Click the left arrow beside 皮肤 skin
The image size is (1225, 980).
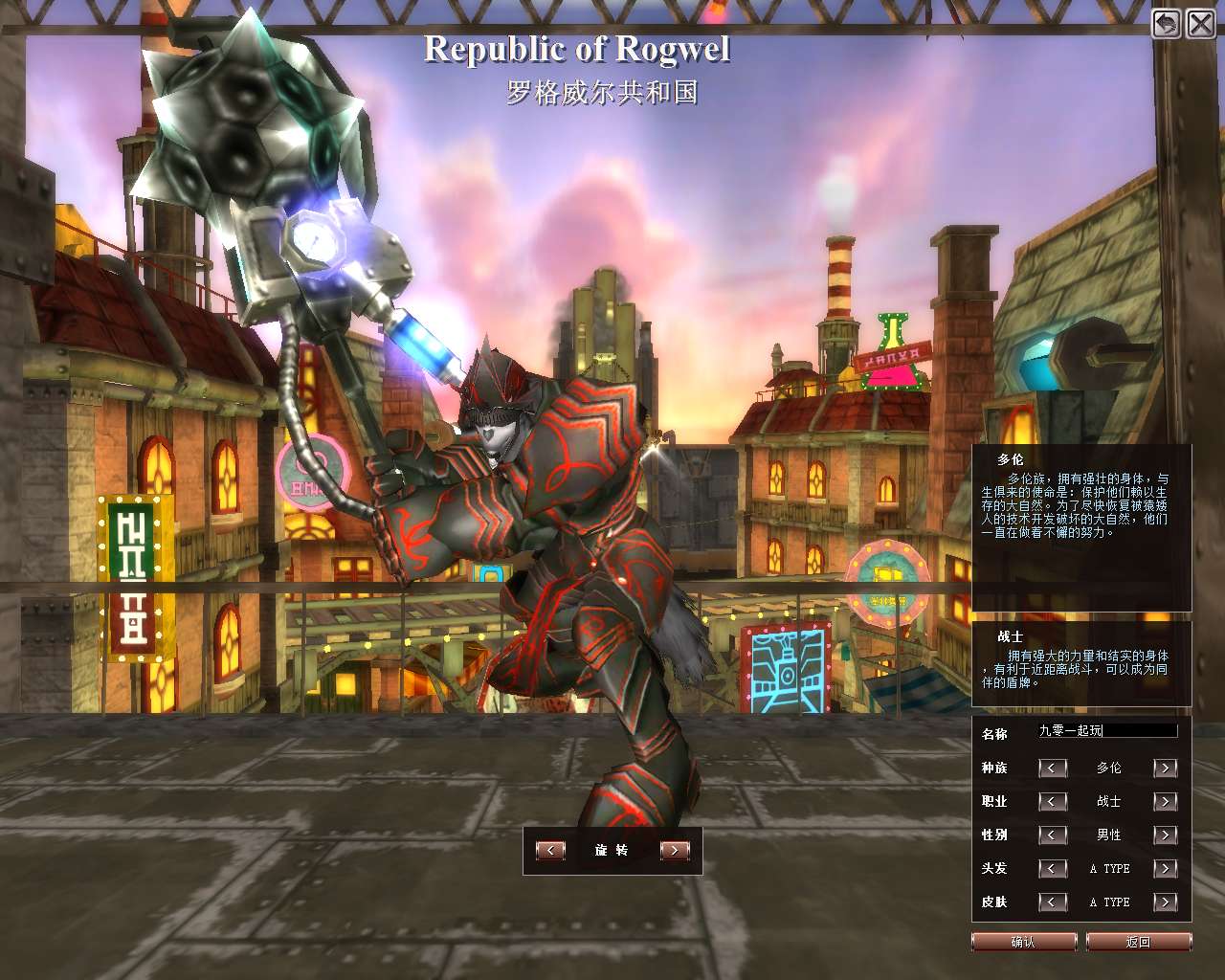(x=1053, y=902)
